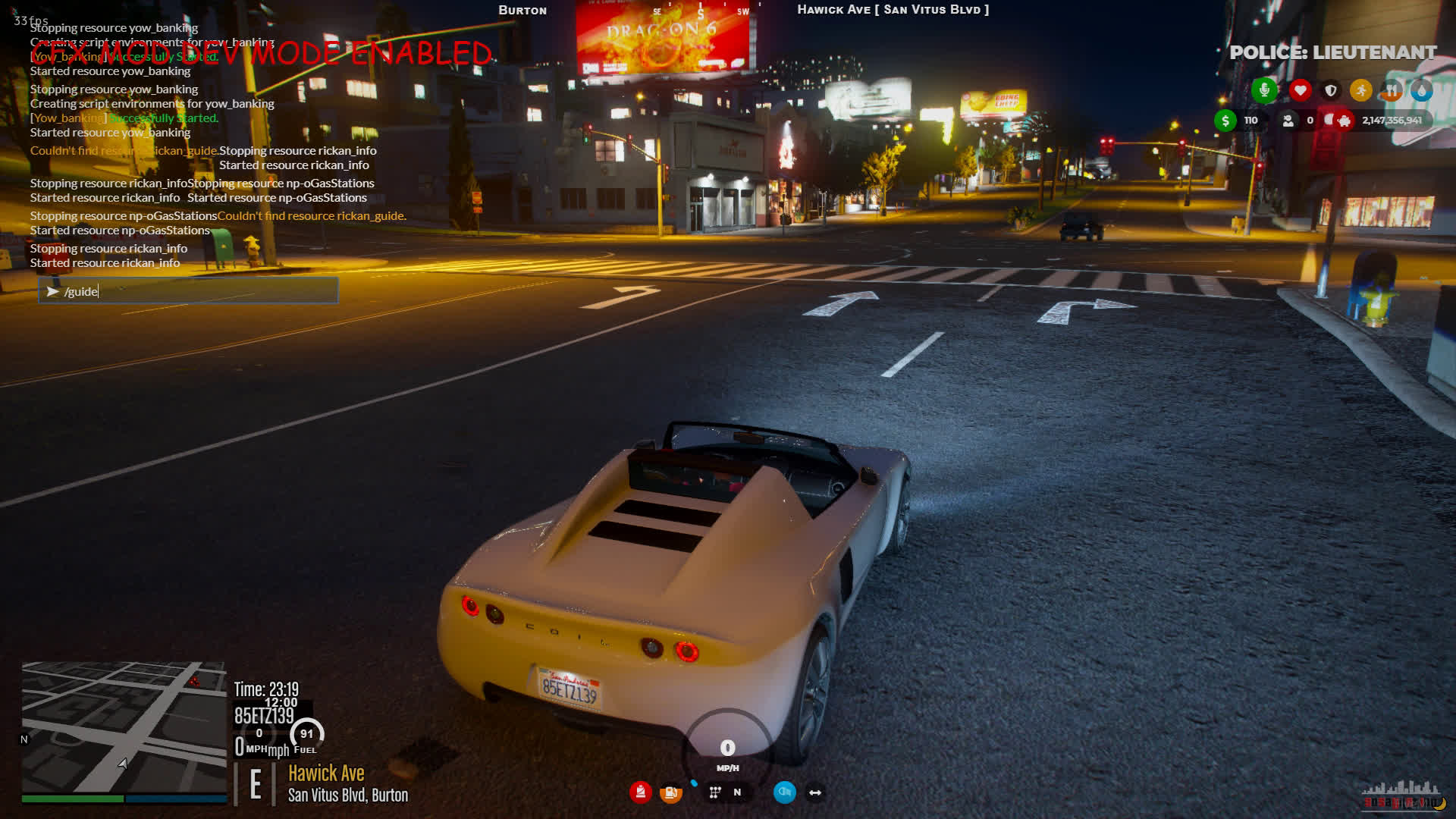The height and width of the screenshot is (819, 1456).
Task: Click the green dollar cash icon
Action: (1225, 121)
